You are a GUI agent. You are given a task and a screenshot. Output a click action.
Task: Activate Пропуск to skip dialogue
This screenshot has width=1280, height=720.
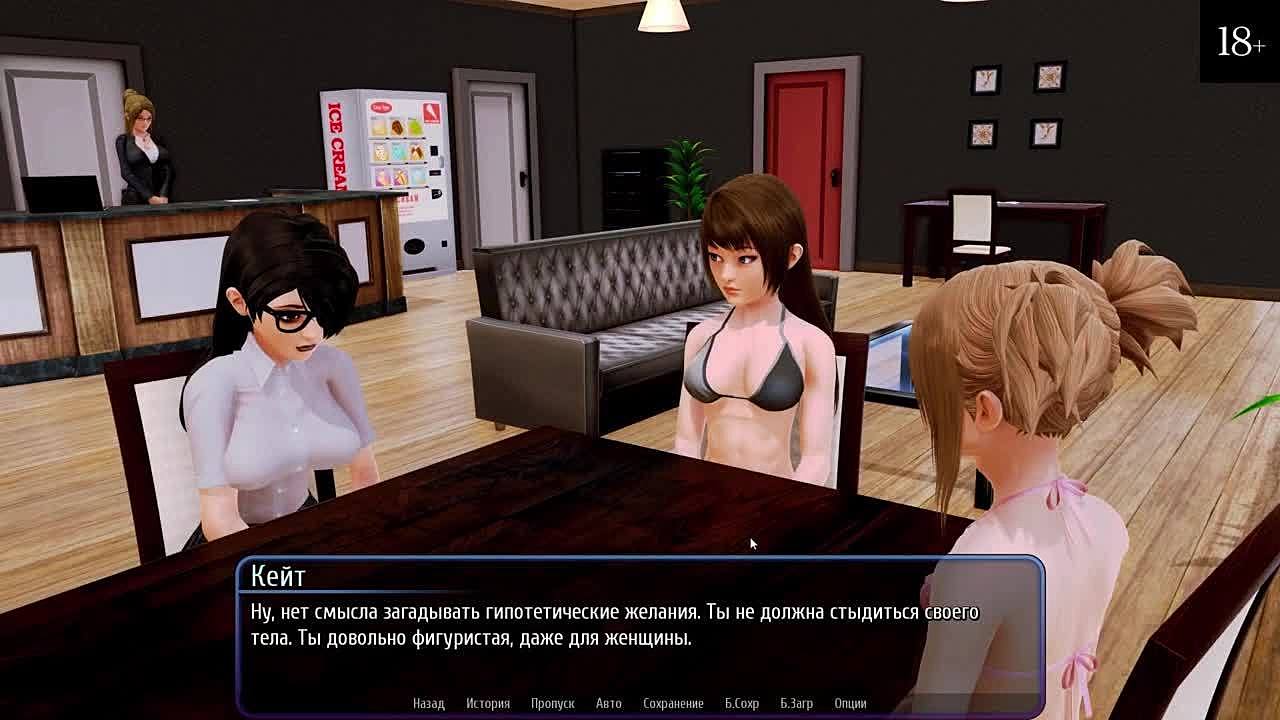point(552,703)
